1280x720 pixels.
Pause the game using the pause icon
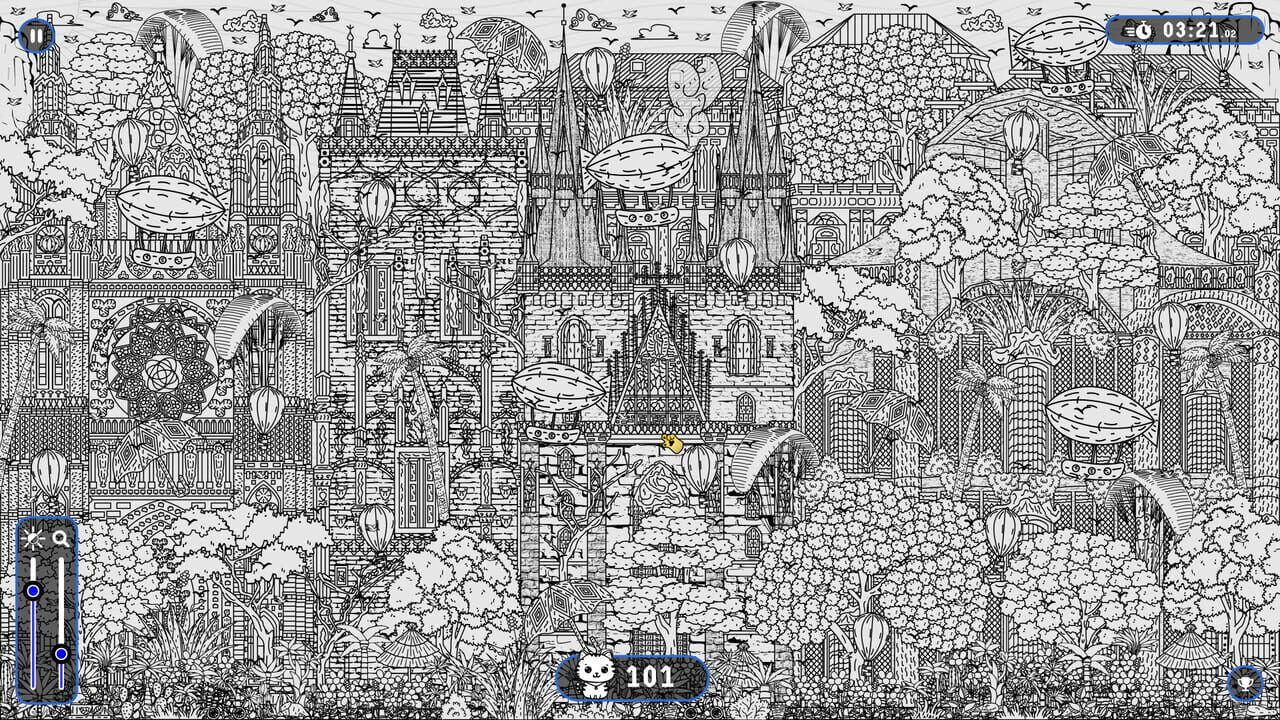point(36,36)
